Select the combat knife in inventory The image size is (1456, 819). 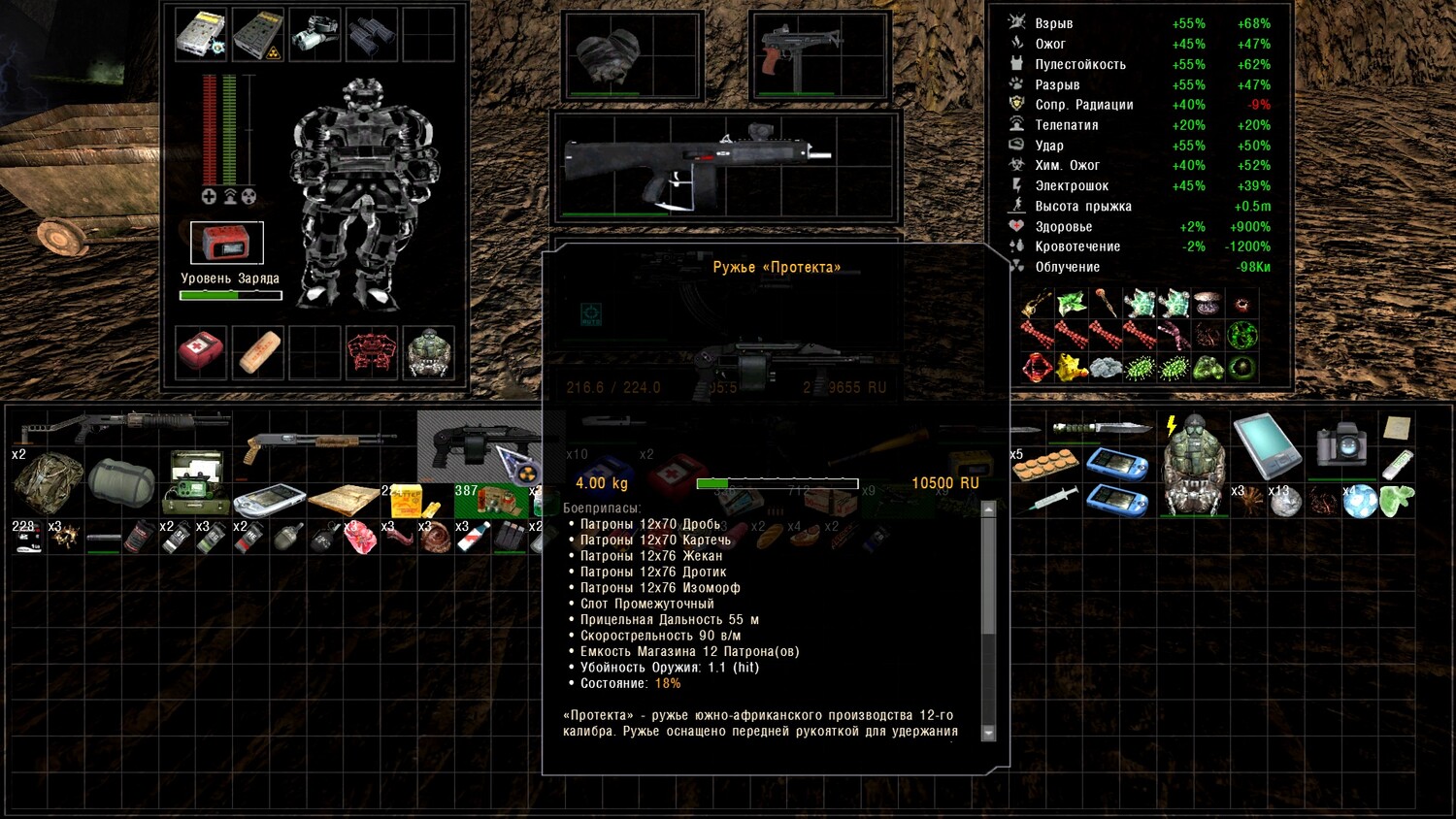(x=1099, y=428)
